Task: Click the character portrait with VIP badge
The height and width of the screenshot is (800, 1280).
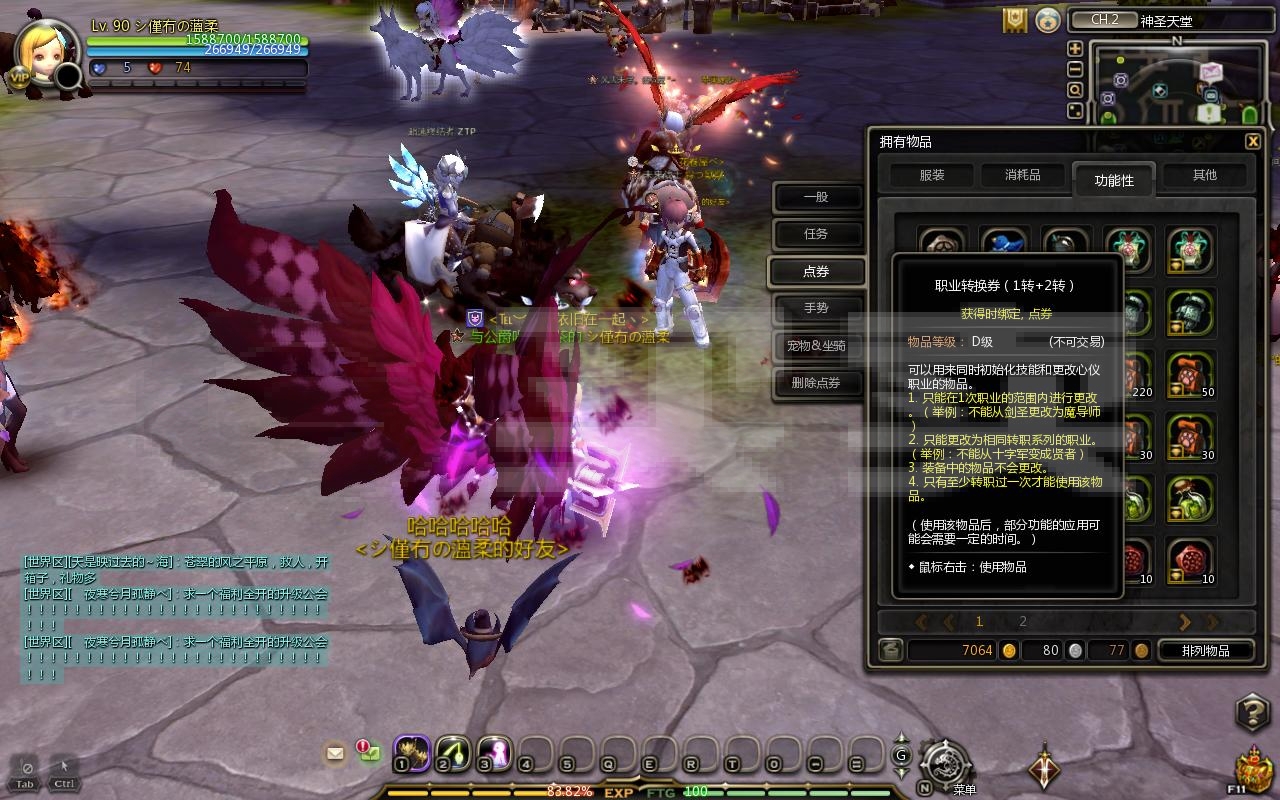Action: [42, 55]
